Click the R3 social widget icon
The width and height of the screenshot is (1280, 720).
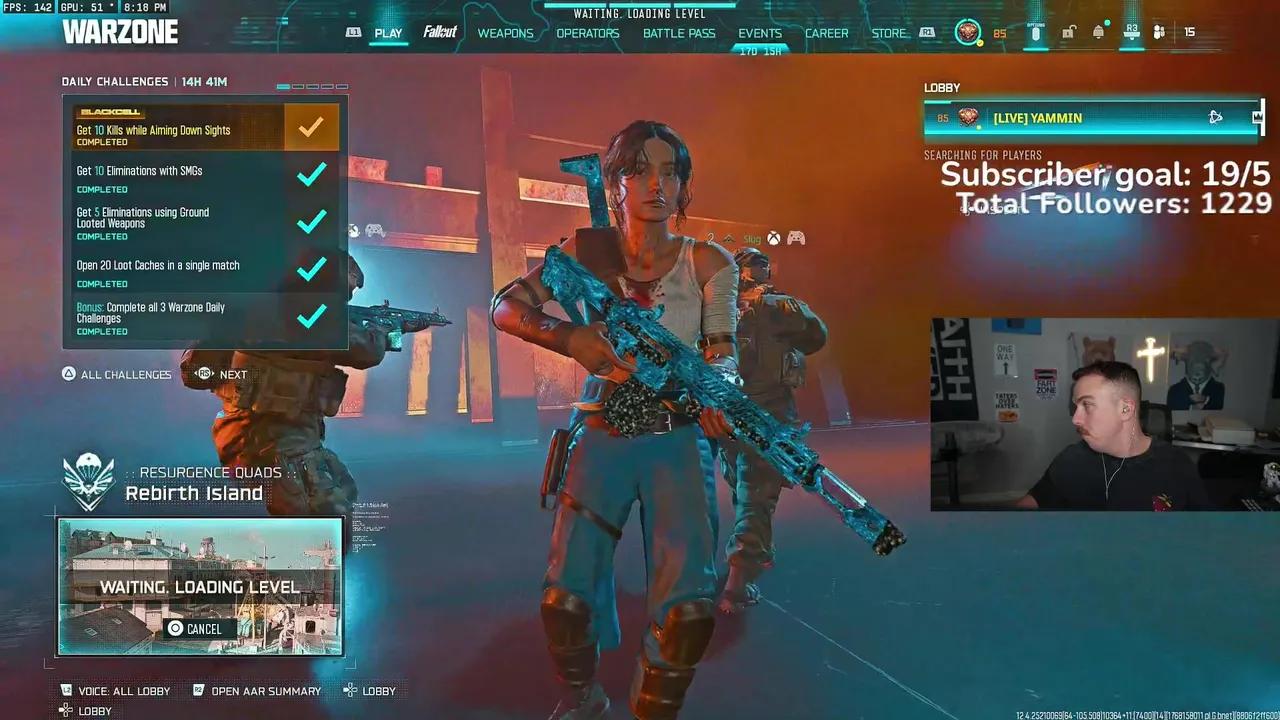pyautogui.click(x=1131, y=32)
